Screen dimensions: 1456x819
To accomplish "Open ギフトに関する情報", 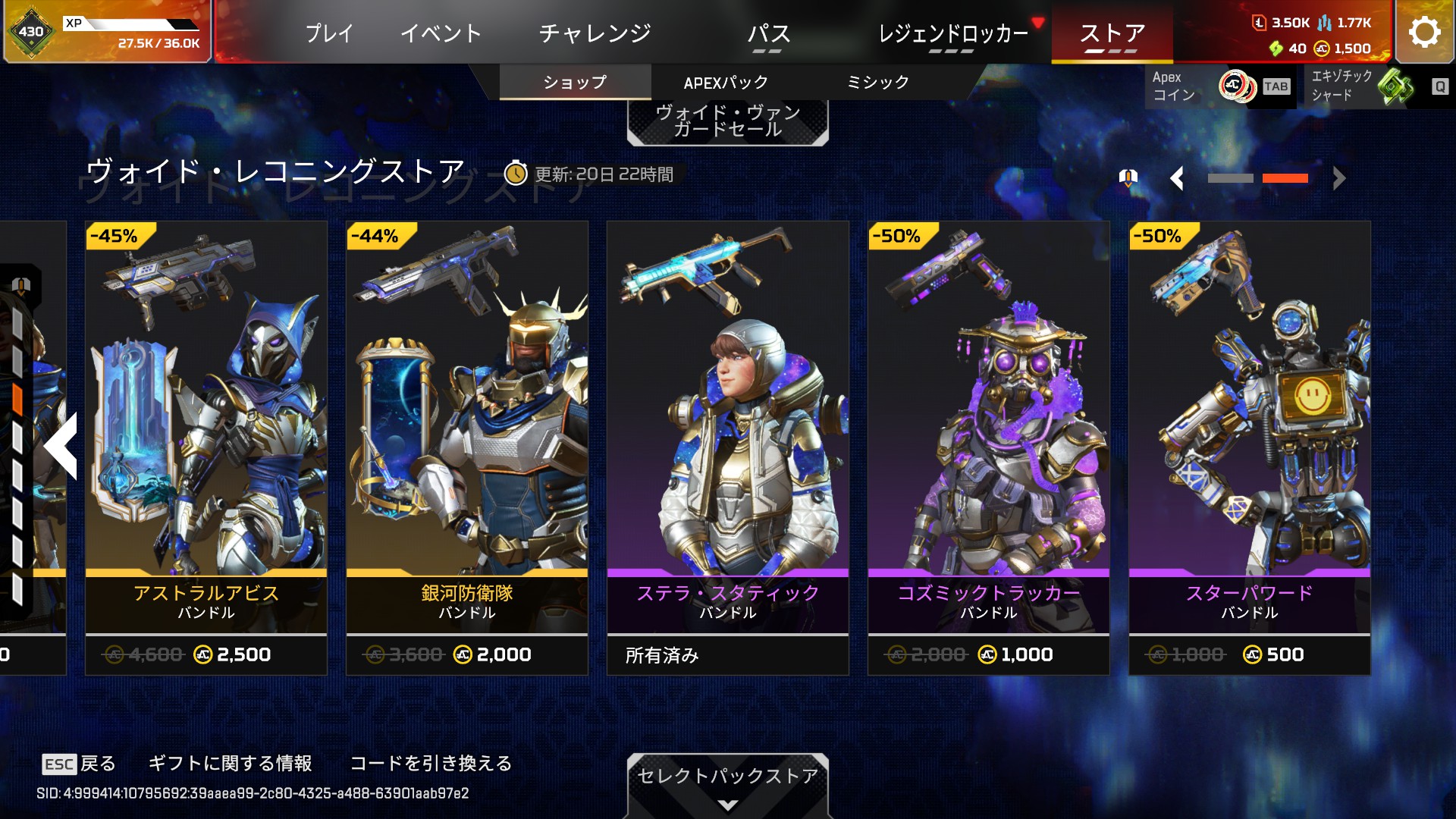I will click(x=230, y=763).
